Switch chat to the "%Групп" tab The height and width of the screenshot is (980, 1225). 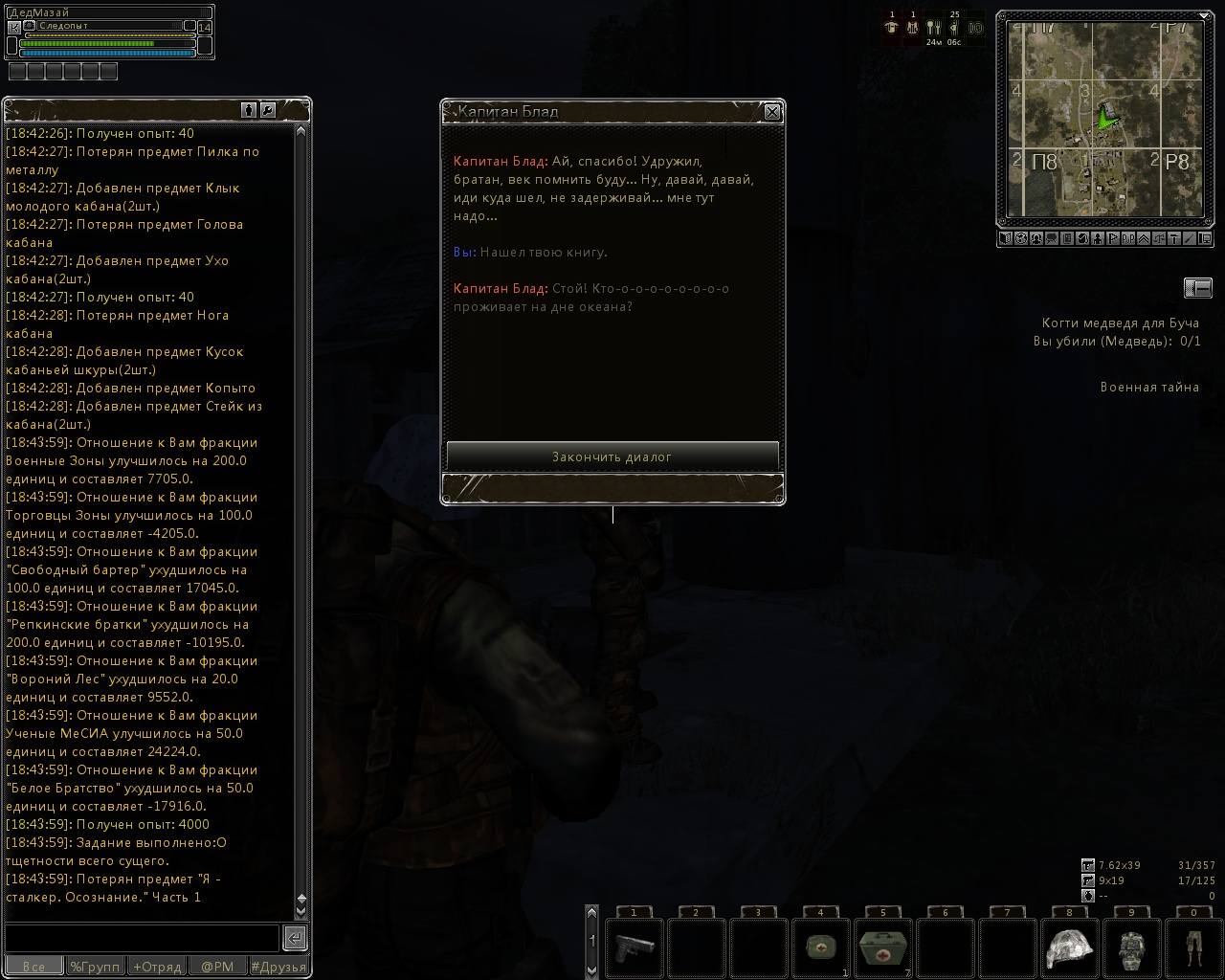click(95, 967)
